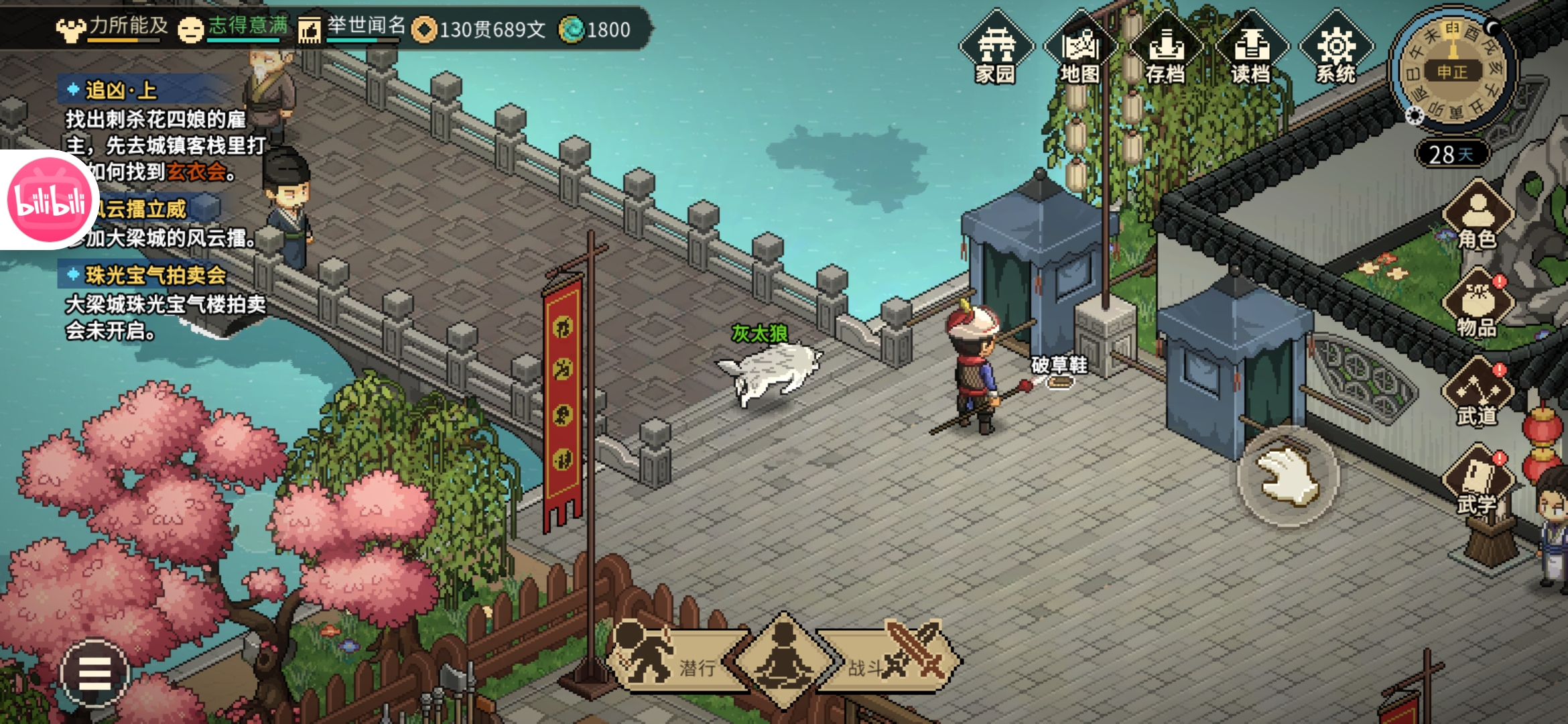Open the 系统 system settings
The height and width of the screenshot is (724, 1568).
1336,48
